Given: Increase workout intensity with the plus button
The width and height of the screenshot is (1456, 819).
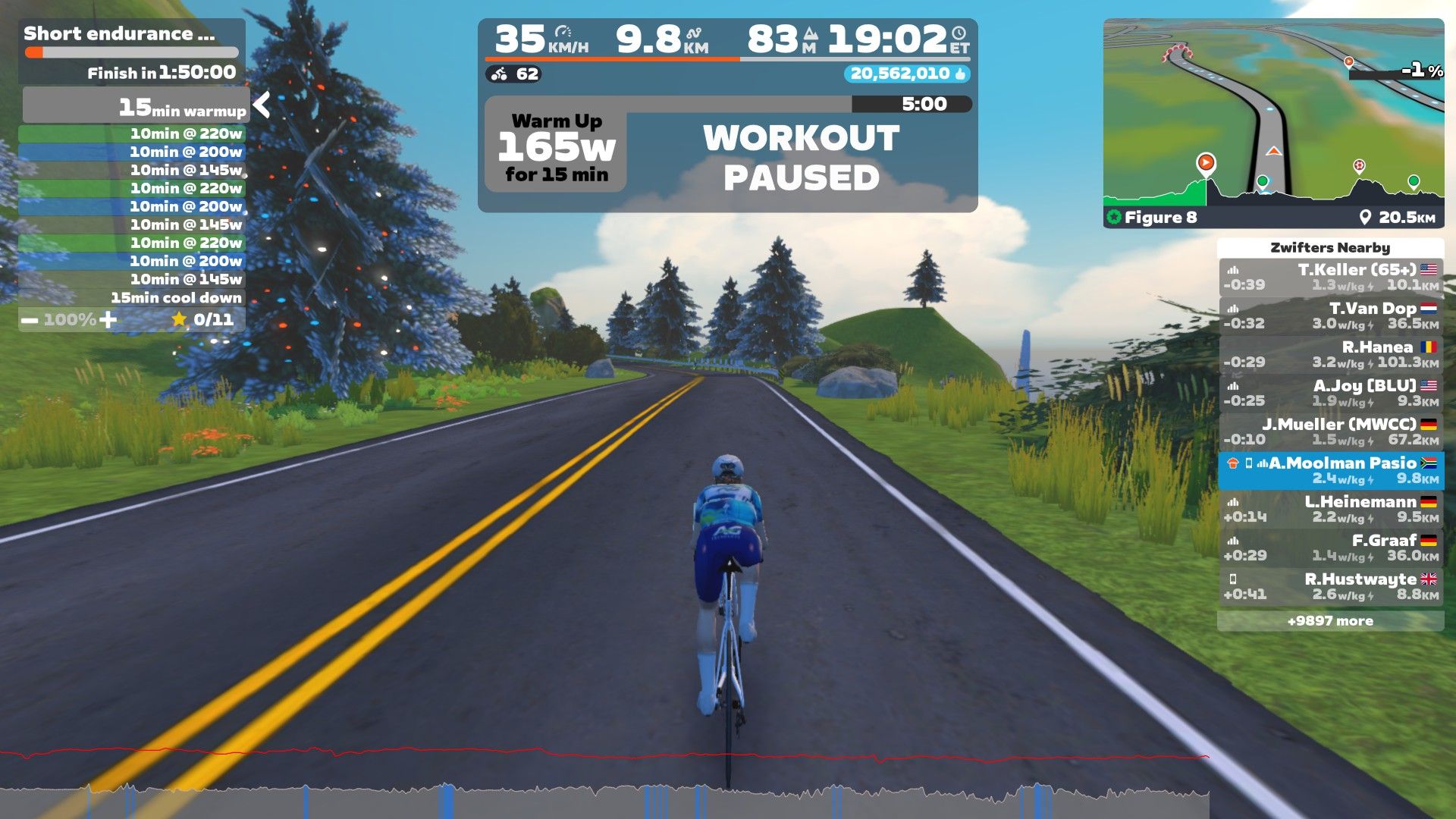Looking at the screenshot, I should (108, 320).
